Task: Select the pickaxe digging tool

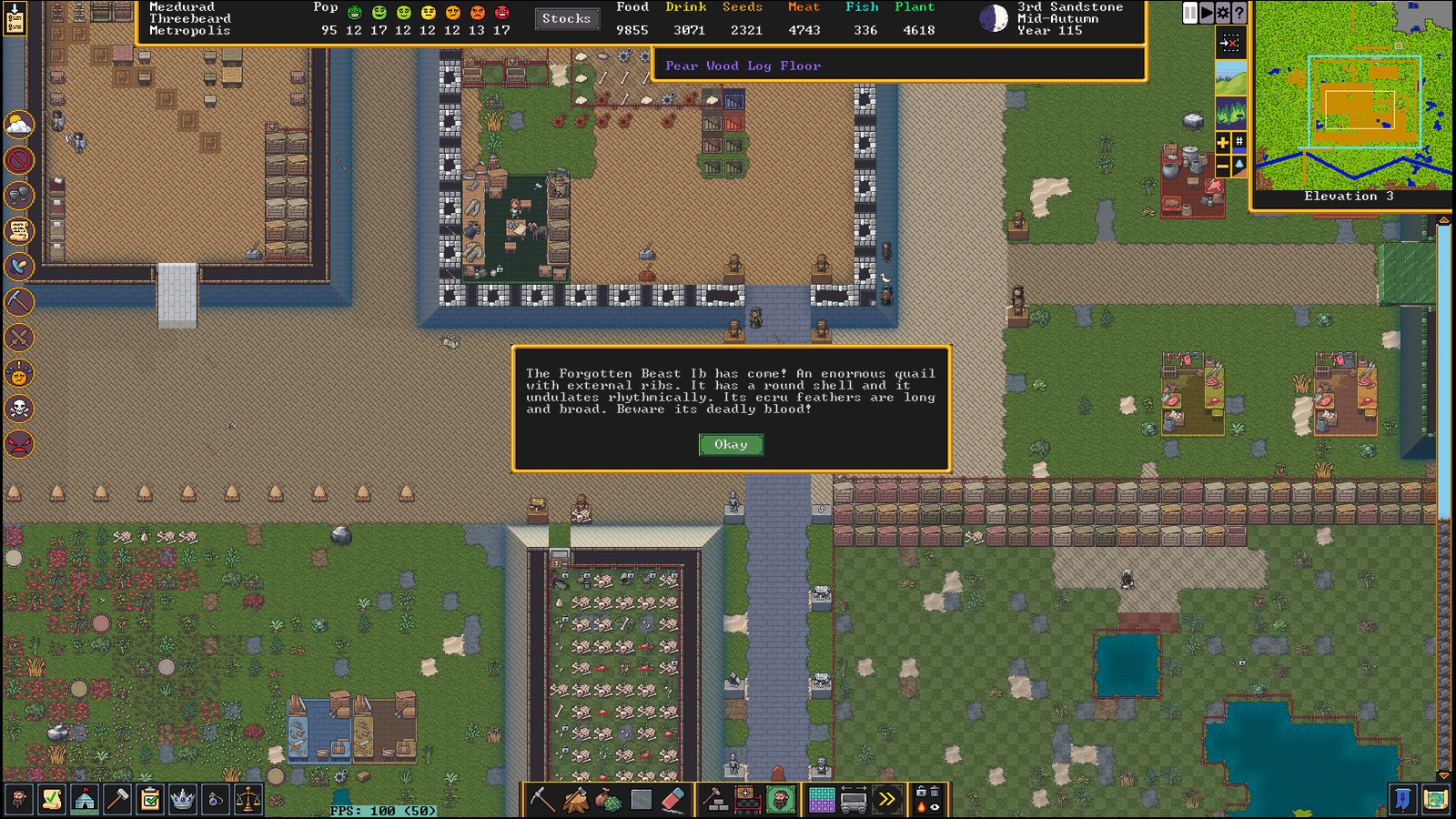Action: pos(542,800)
